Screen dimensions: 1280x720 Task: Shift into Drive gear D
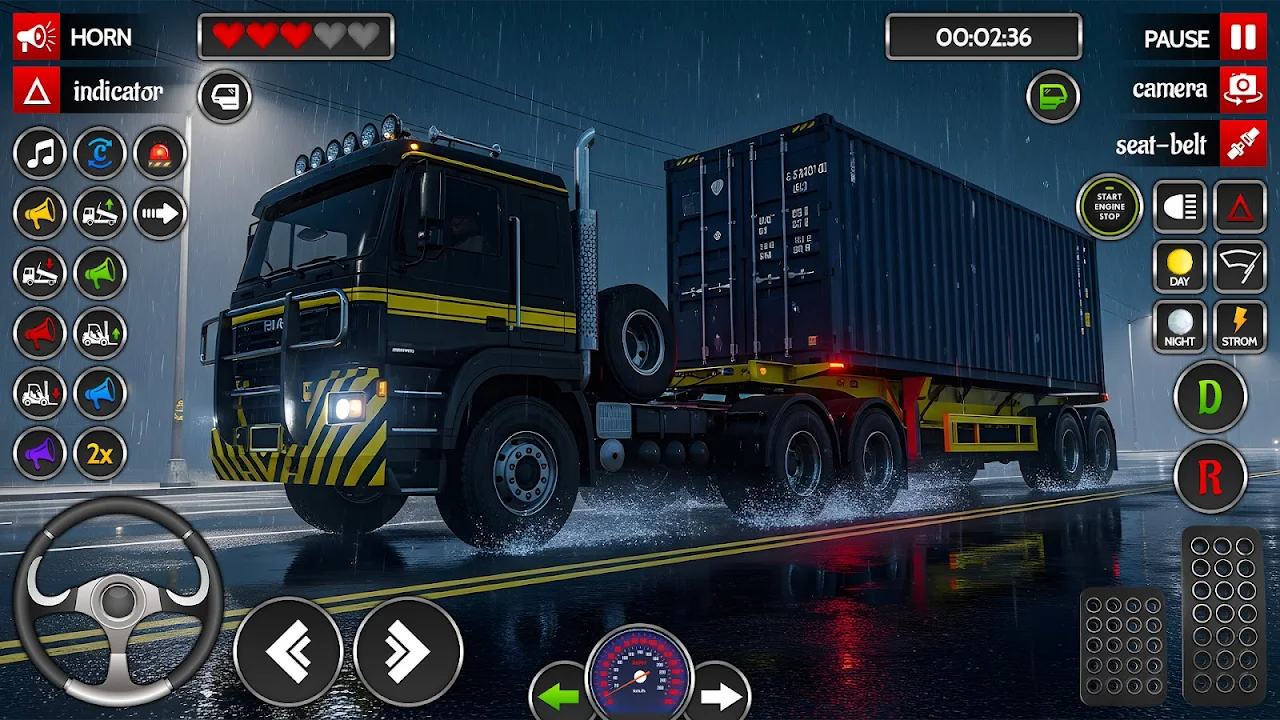point(1210,397)
